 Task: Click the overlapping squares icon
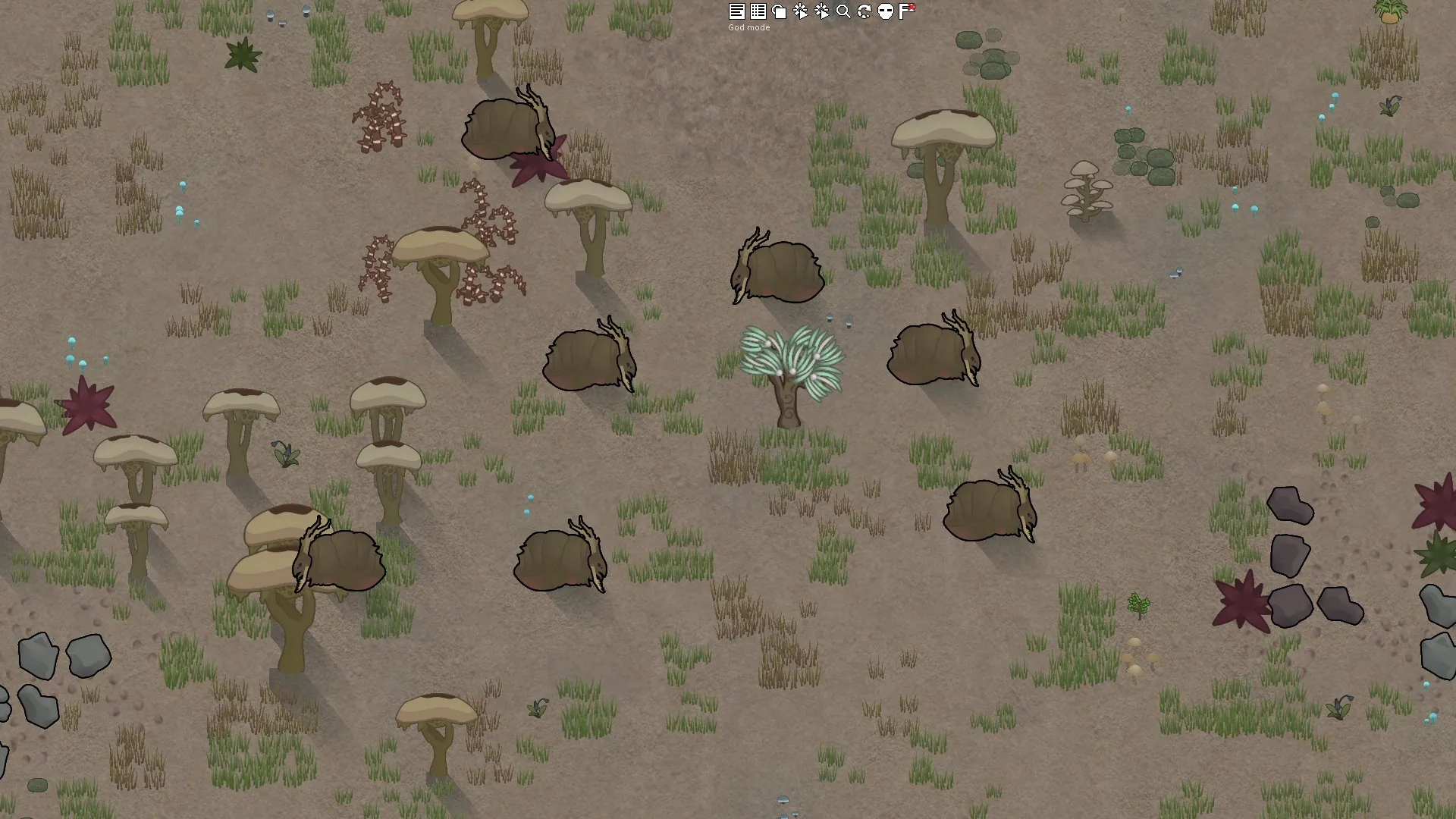coord(779,11)
